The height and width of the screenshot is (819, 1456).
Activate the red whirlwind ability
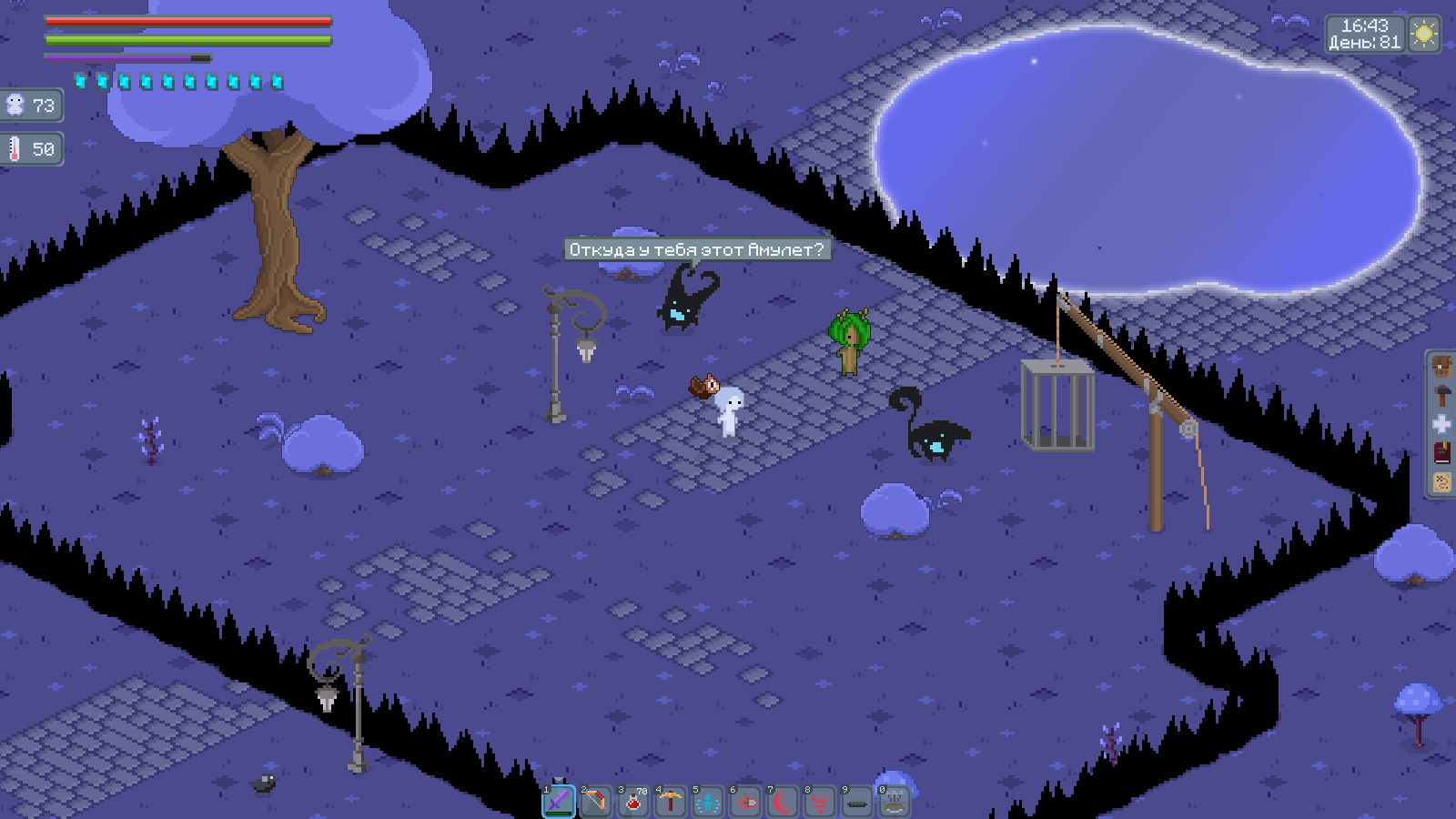pyautogui.click(x=820, y=802)
